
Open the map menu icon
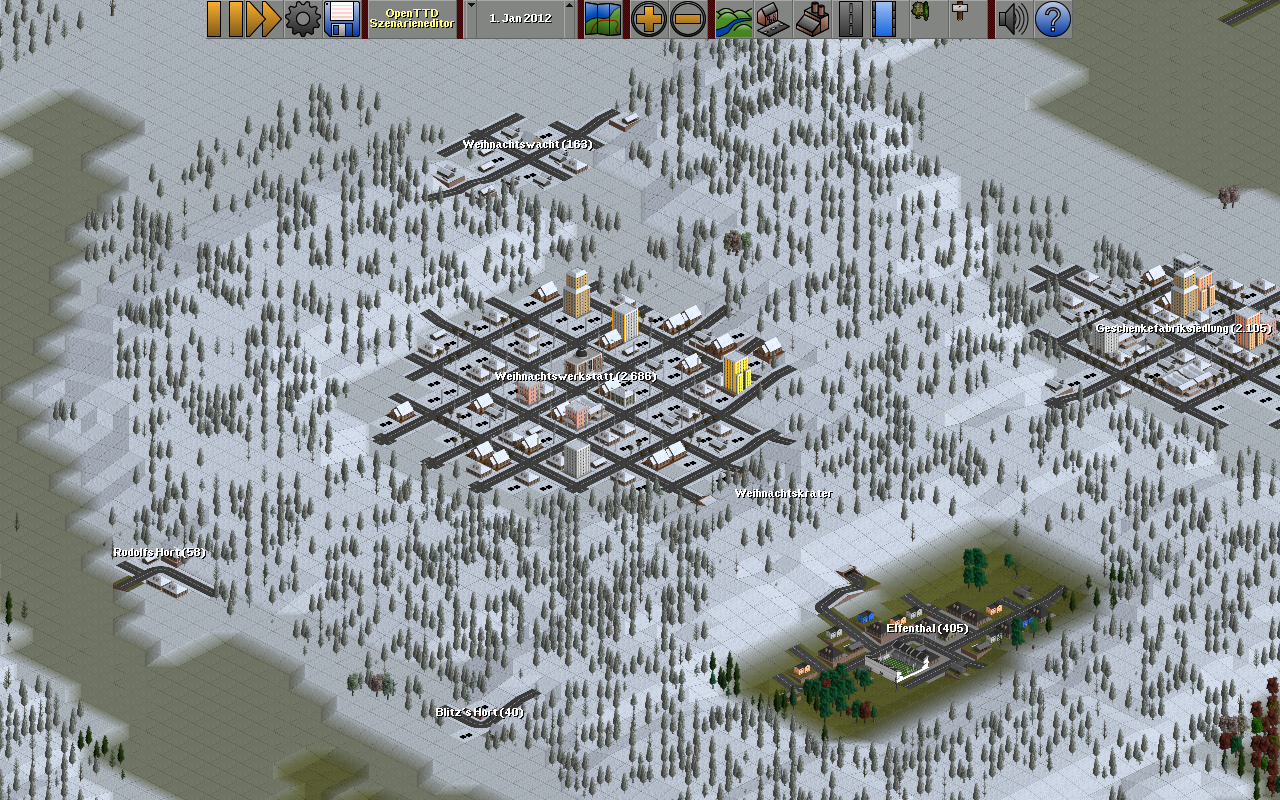[603, 19]
